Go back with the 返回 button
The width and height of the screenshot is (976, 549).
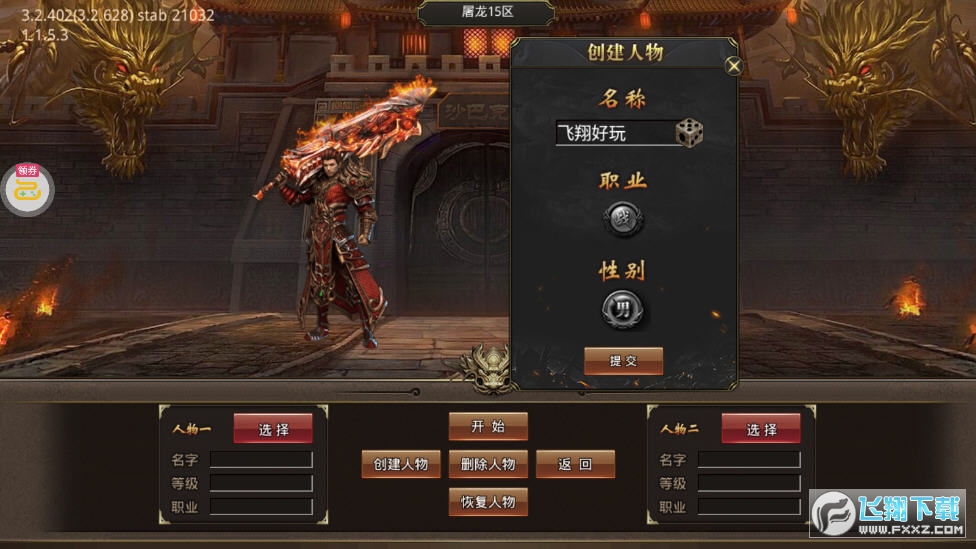(575, 464)
